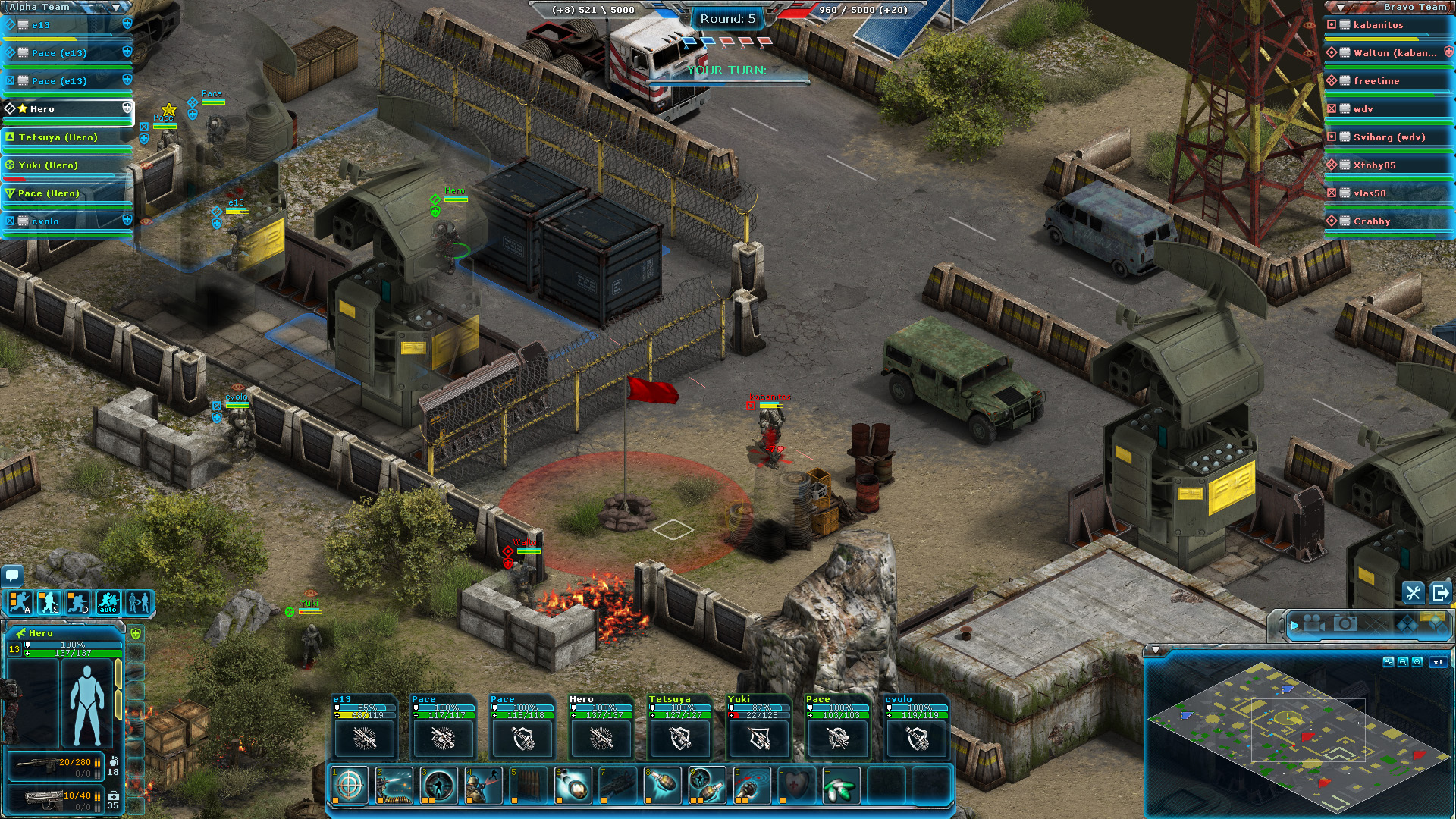1456x819 pixels.
Task: Toggle the auto movement mode
Action: tap(108, 602)
